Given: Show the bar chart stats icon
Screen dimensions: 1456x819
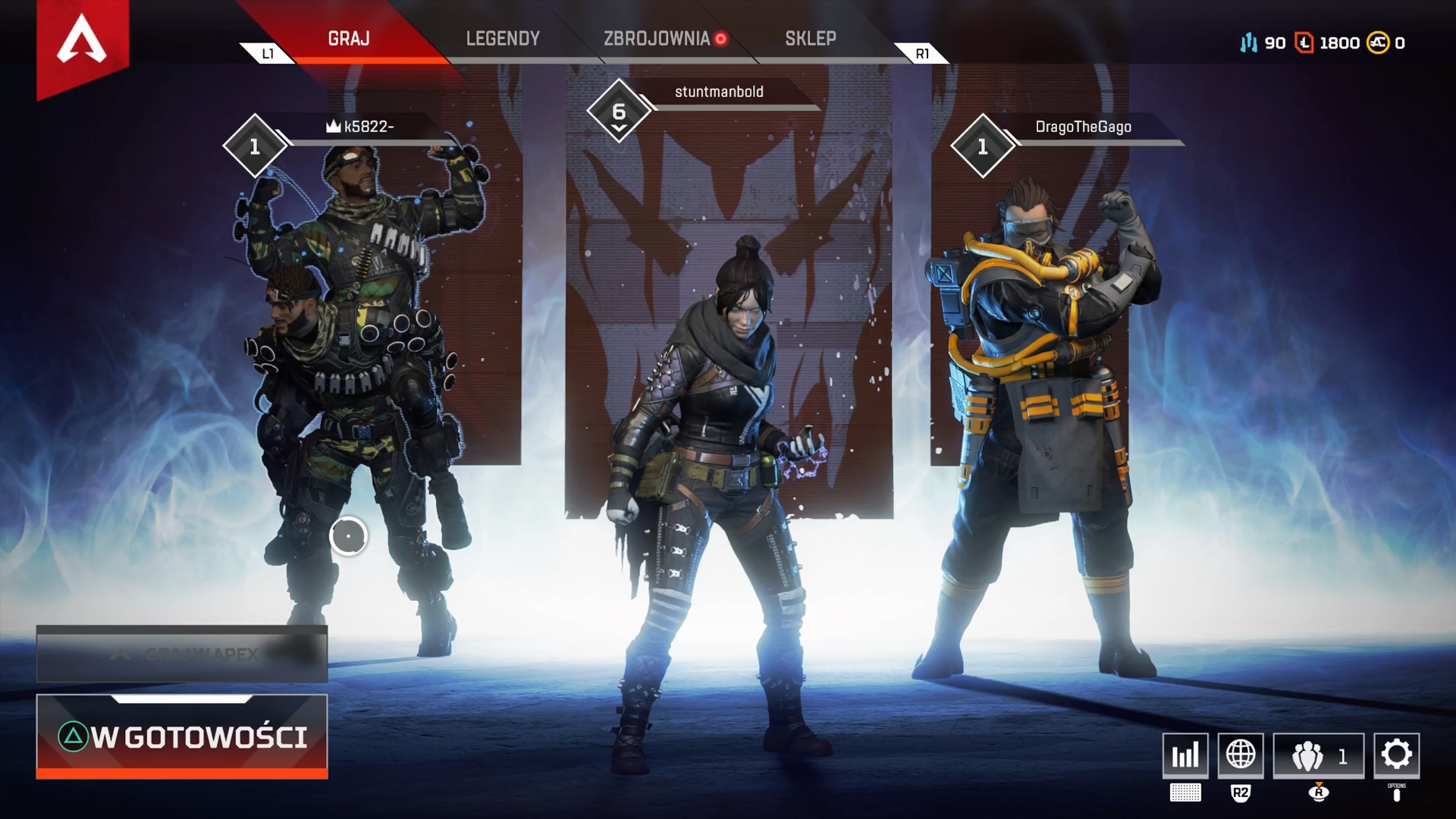Looking at the screenshot, I should pyautogui.click(x=1185, y=755).
